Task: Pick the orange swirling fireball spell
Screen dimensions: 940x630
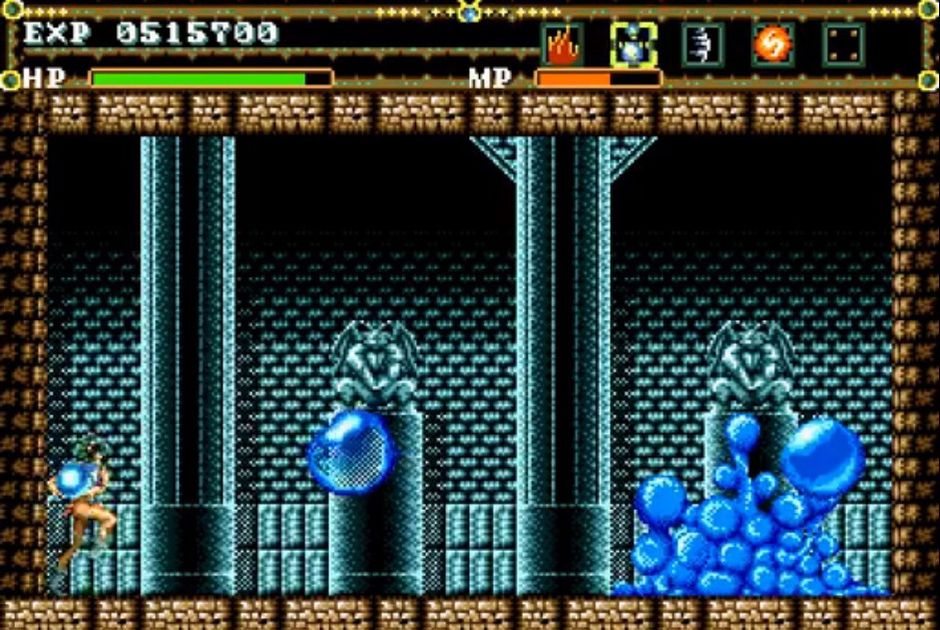Action: [x=773, y=45]
